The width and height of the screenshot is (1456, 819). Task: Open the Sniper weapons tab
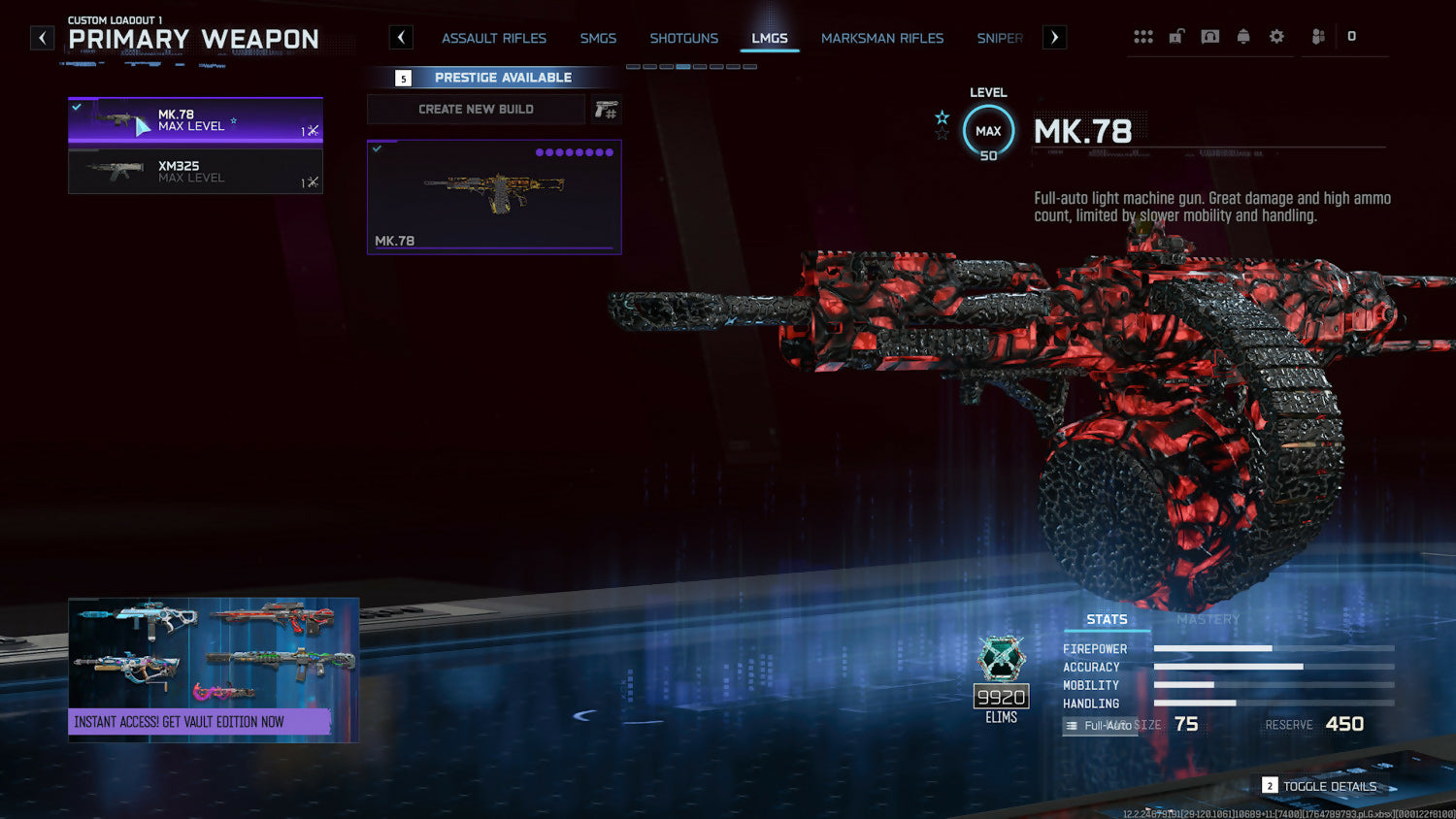(1000, 38)
